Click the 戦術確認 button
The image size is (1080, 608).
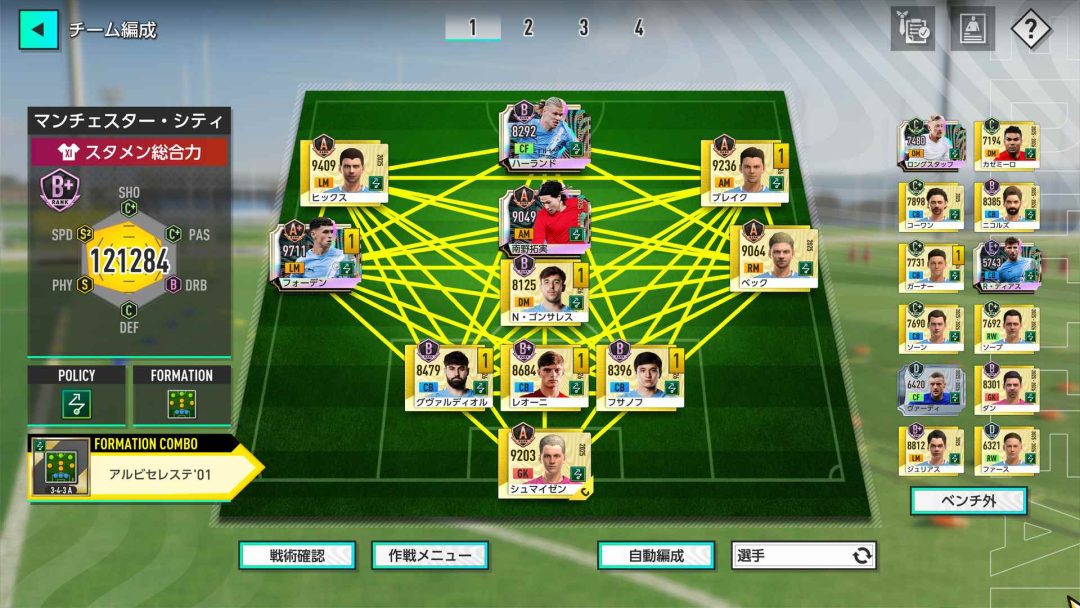[297, 555]
